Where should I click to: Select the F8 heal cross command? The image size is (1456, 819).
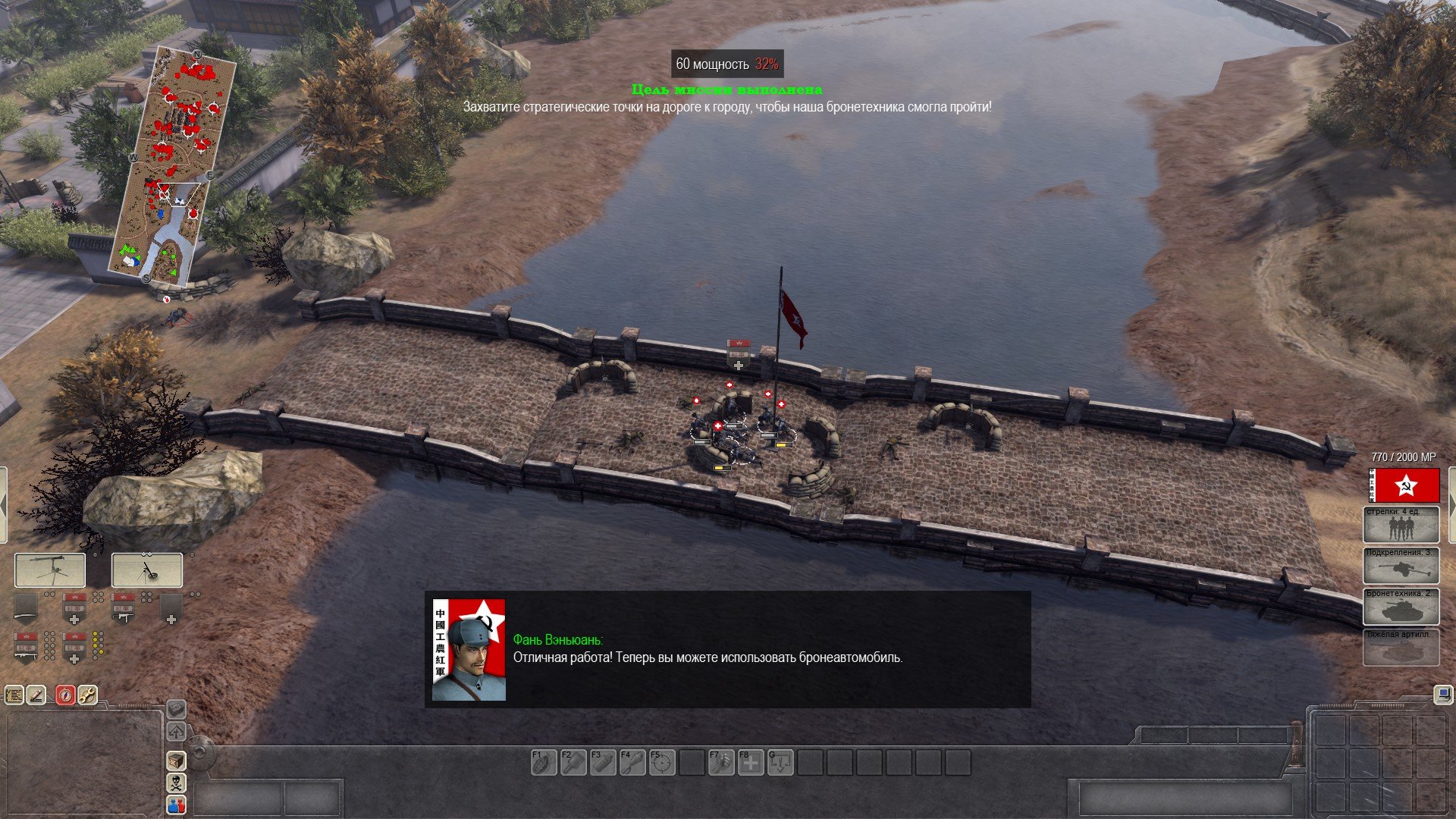click(x=751, y=762)
